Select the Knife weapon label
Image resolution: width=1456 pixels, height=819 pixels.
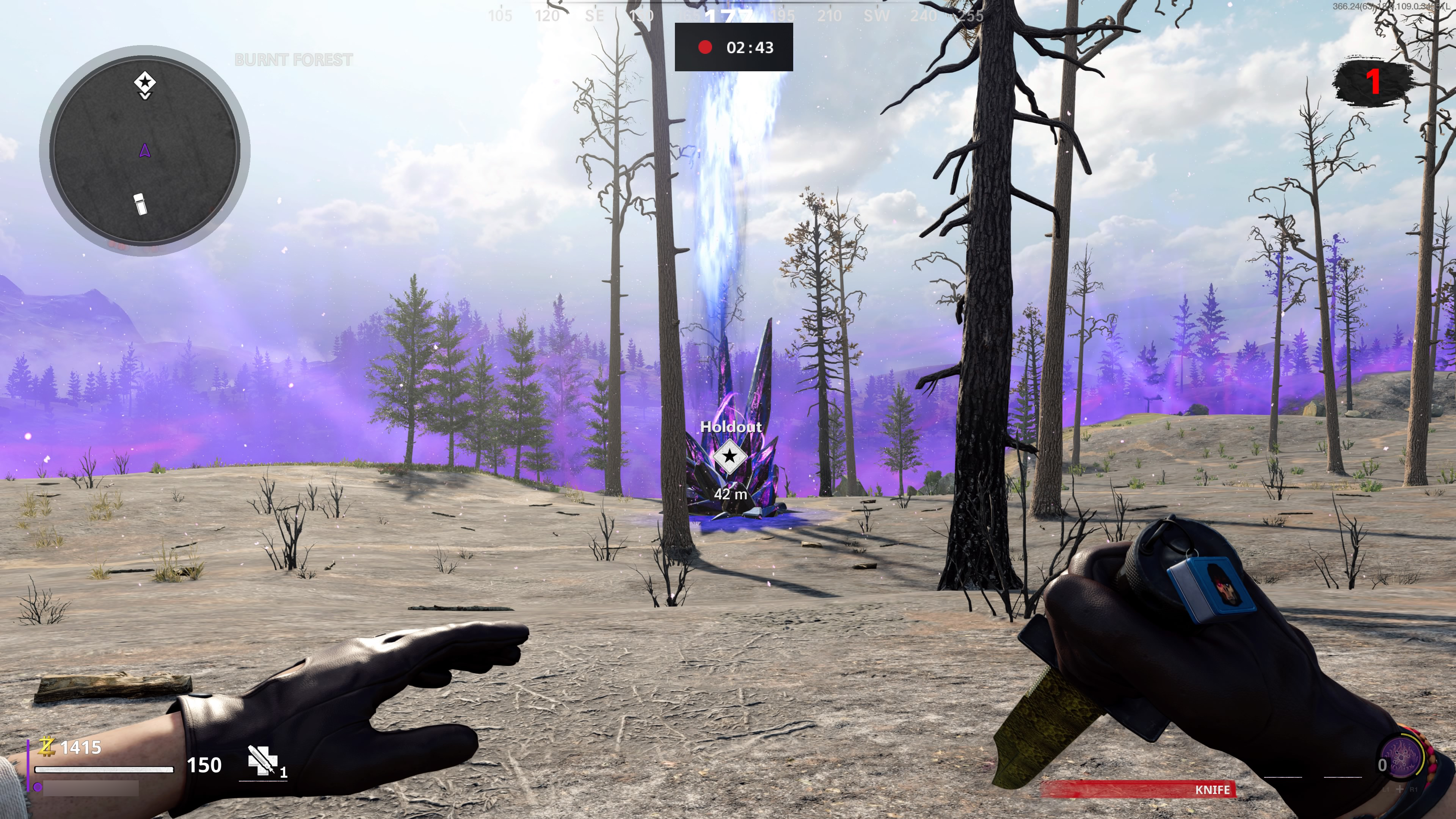(1212, 789)
